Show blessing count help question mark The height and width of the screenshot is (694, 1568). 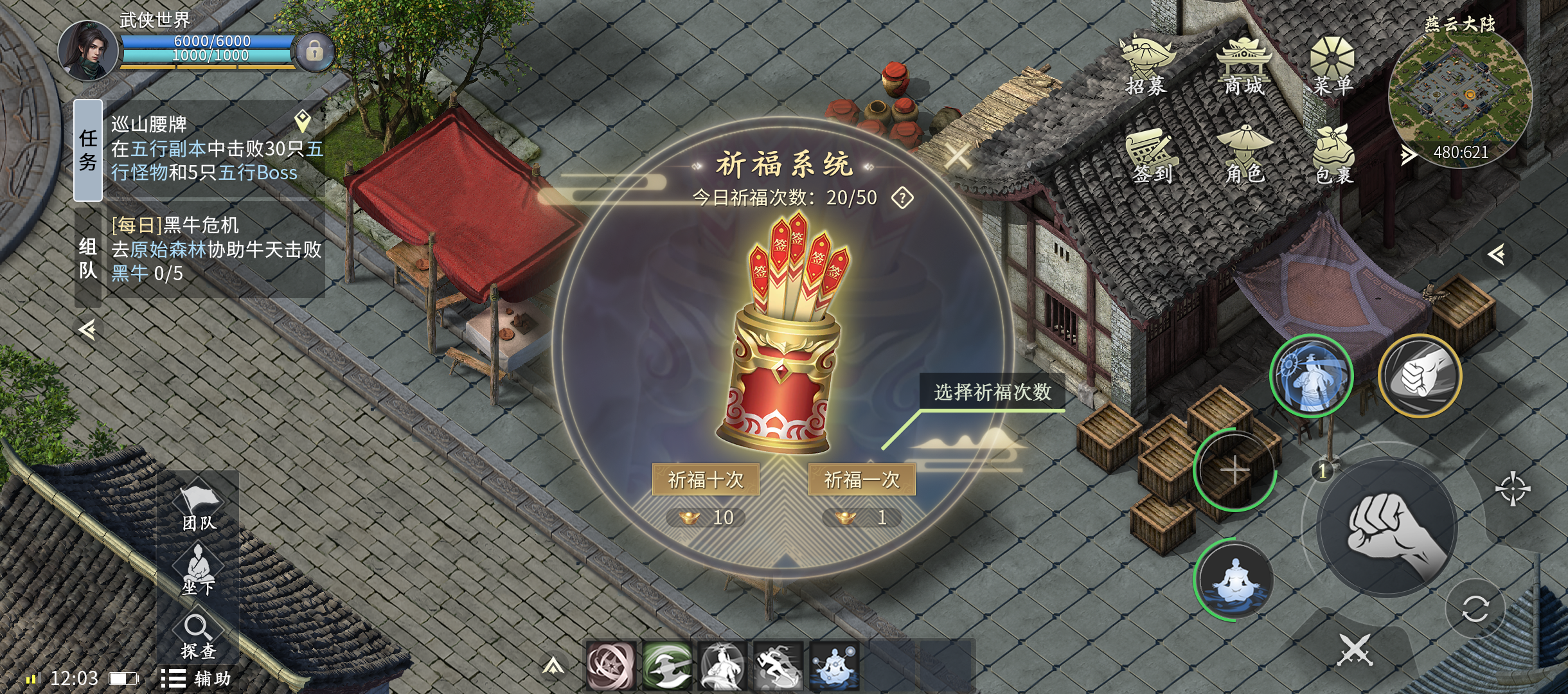[902, 198]
